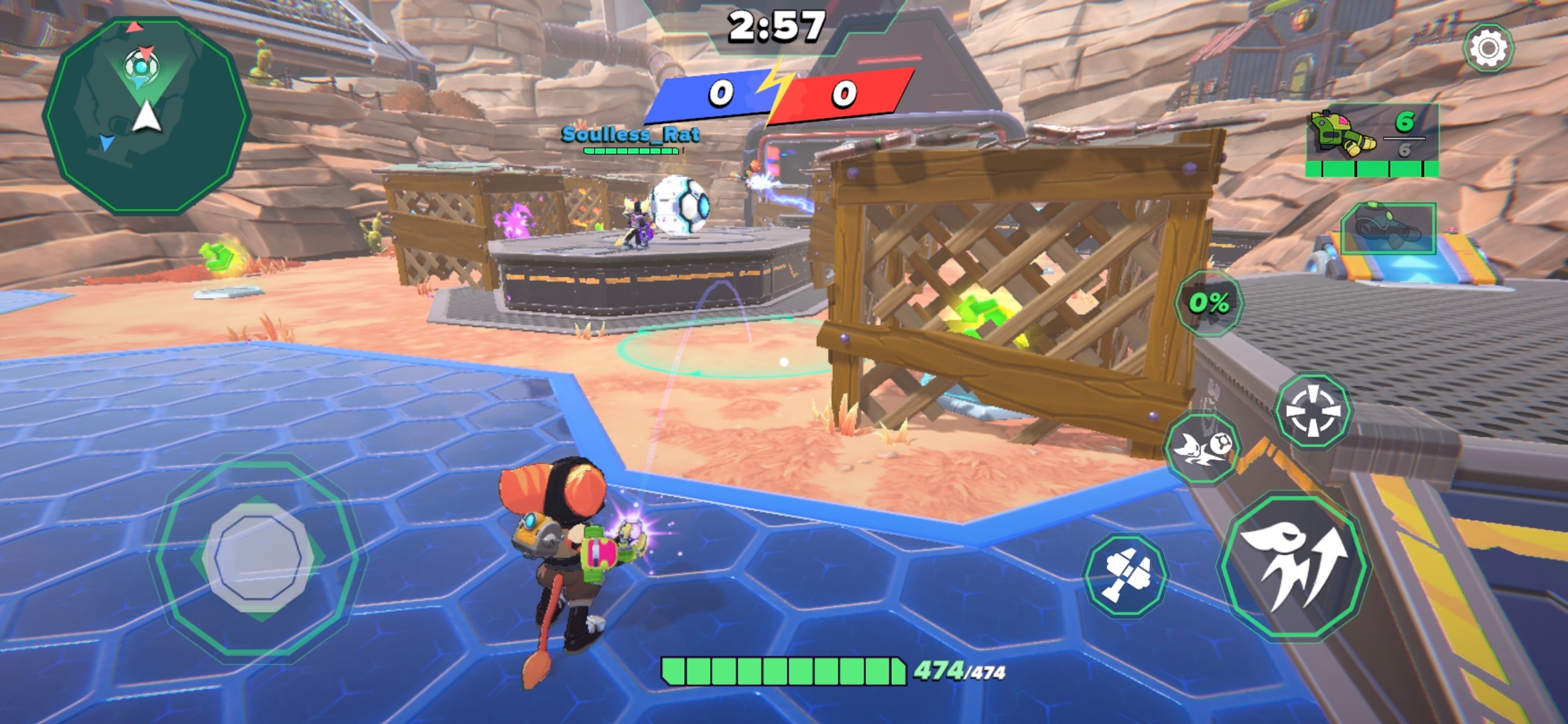1568x724 pixels.
Task: Activate the large jump dash button
Action: (1295, 565)
